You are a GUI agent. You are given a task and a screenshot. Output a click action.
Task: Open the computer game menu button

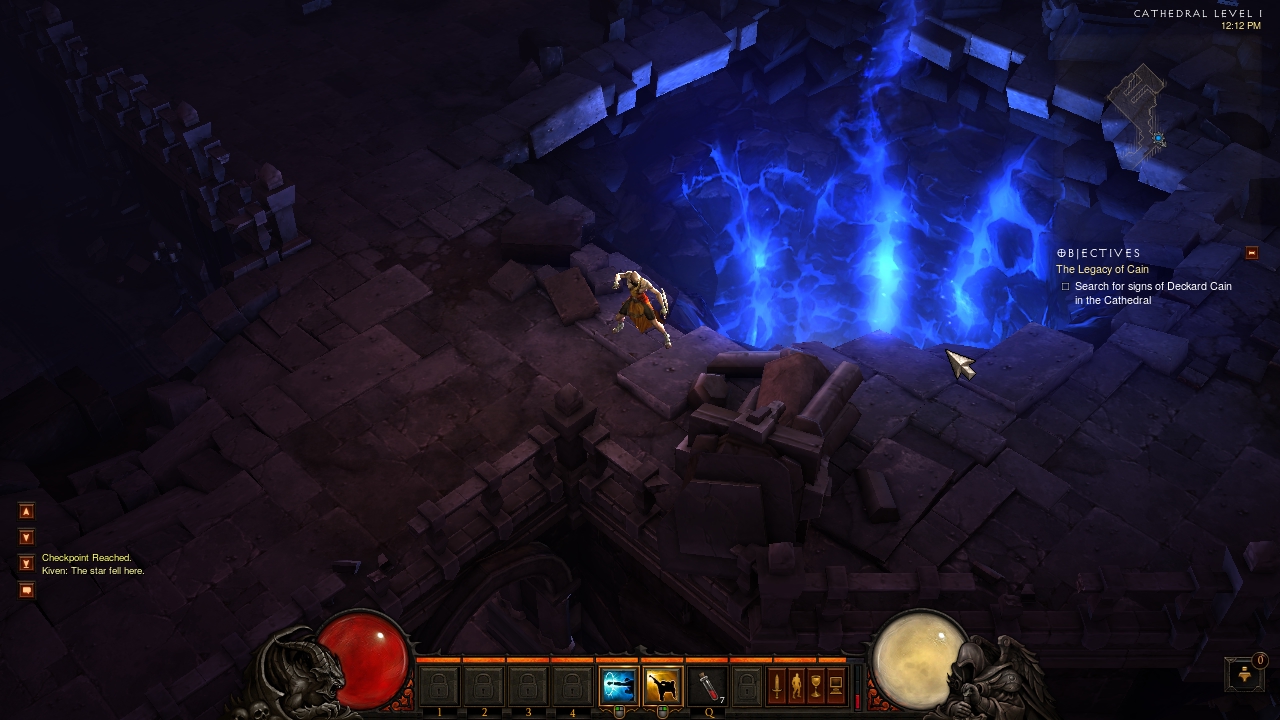pos(836,686)
